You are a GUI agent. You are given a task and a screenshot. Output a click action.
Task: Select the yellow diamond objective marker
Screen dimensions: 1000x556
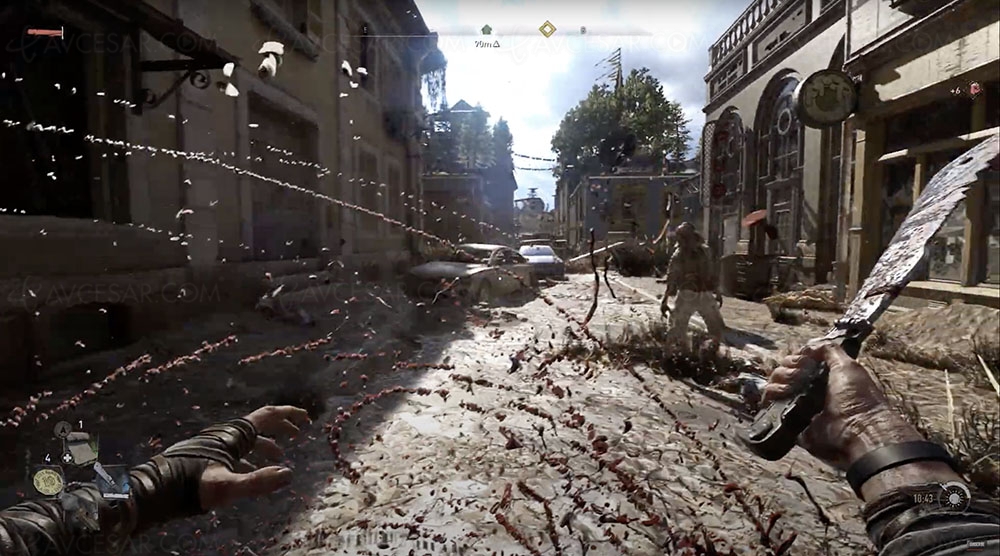point(547,29)
